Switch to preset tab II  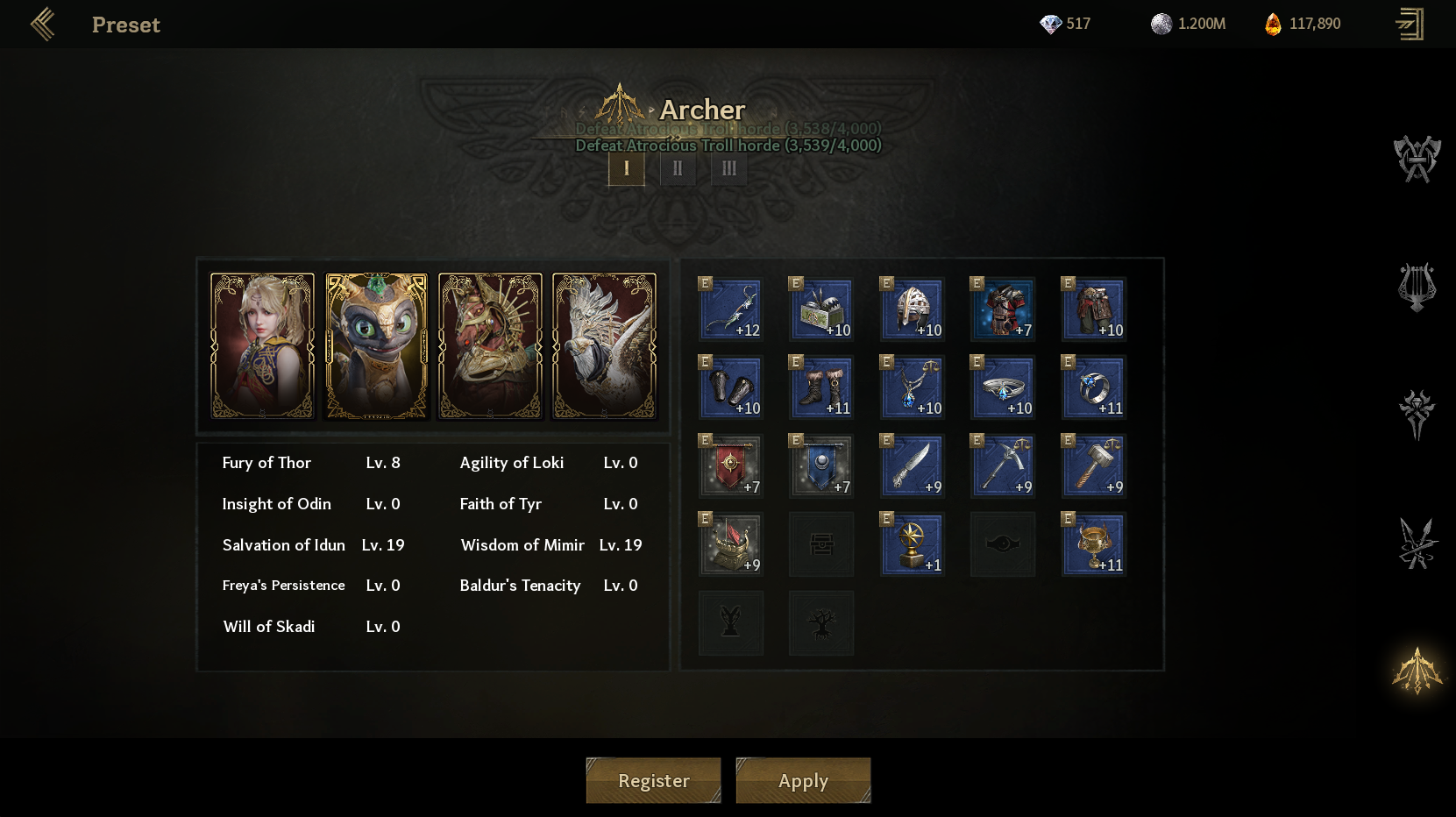coord(678,168)
